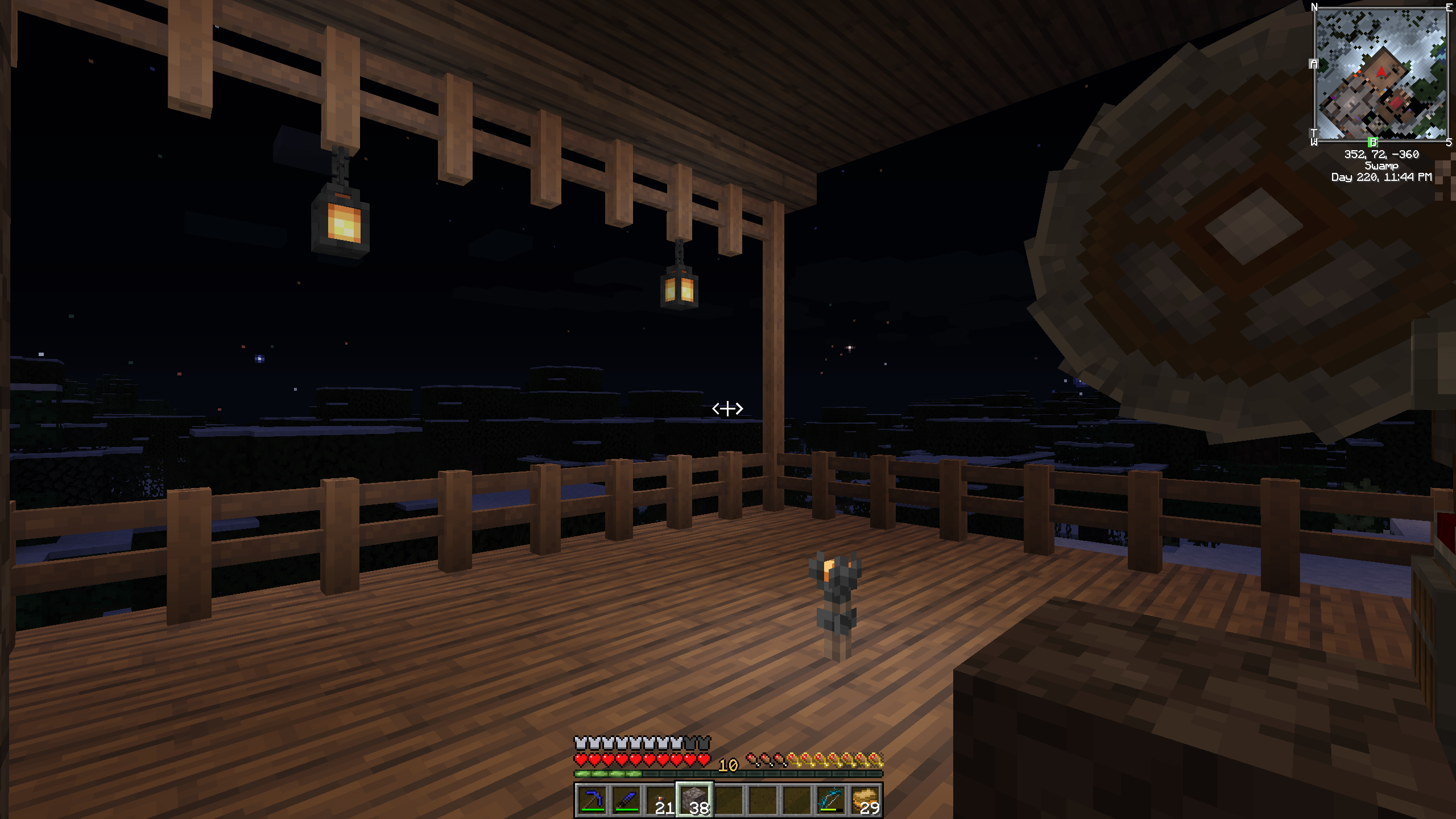The height and width of the screenshot is (819, 1456).
Task: Choose the blue sword in the hotbar
Action: click(626, 800)
